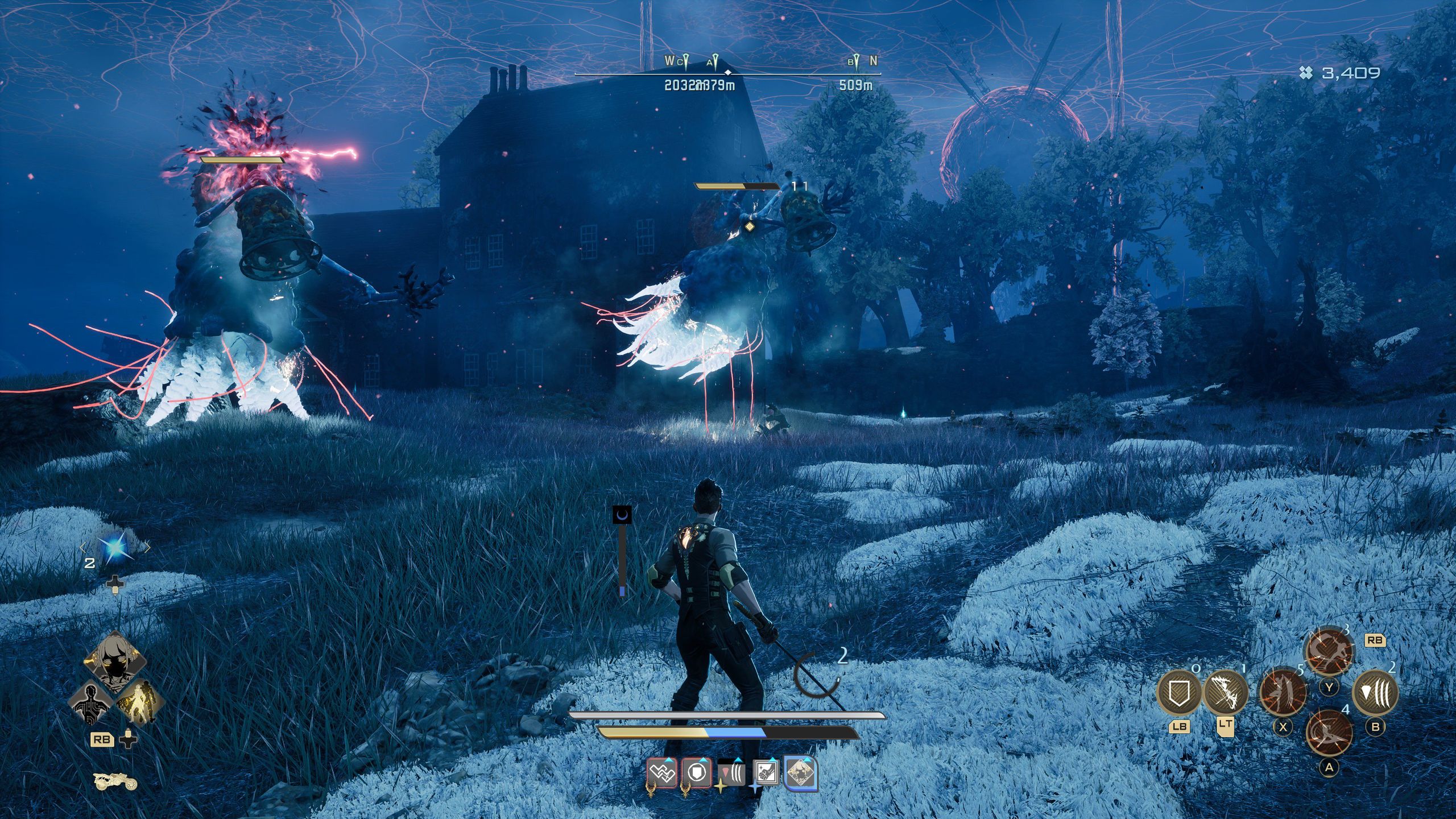Viewport: 1456px width, 819px height.
Task: Open the companion portrait diamond on the left
Action: click(114, 661)
